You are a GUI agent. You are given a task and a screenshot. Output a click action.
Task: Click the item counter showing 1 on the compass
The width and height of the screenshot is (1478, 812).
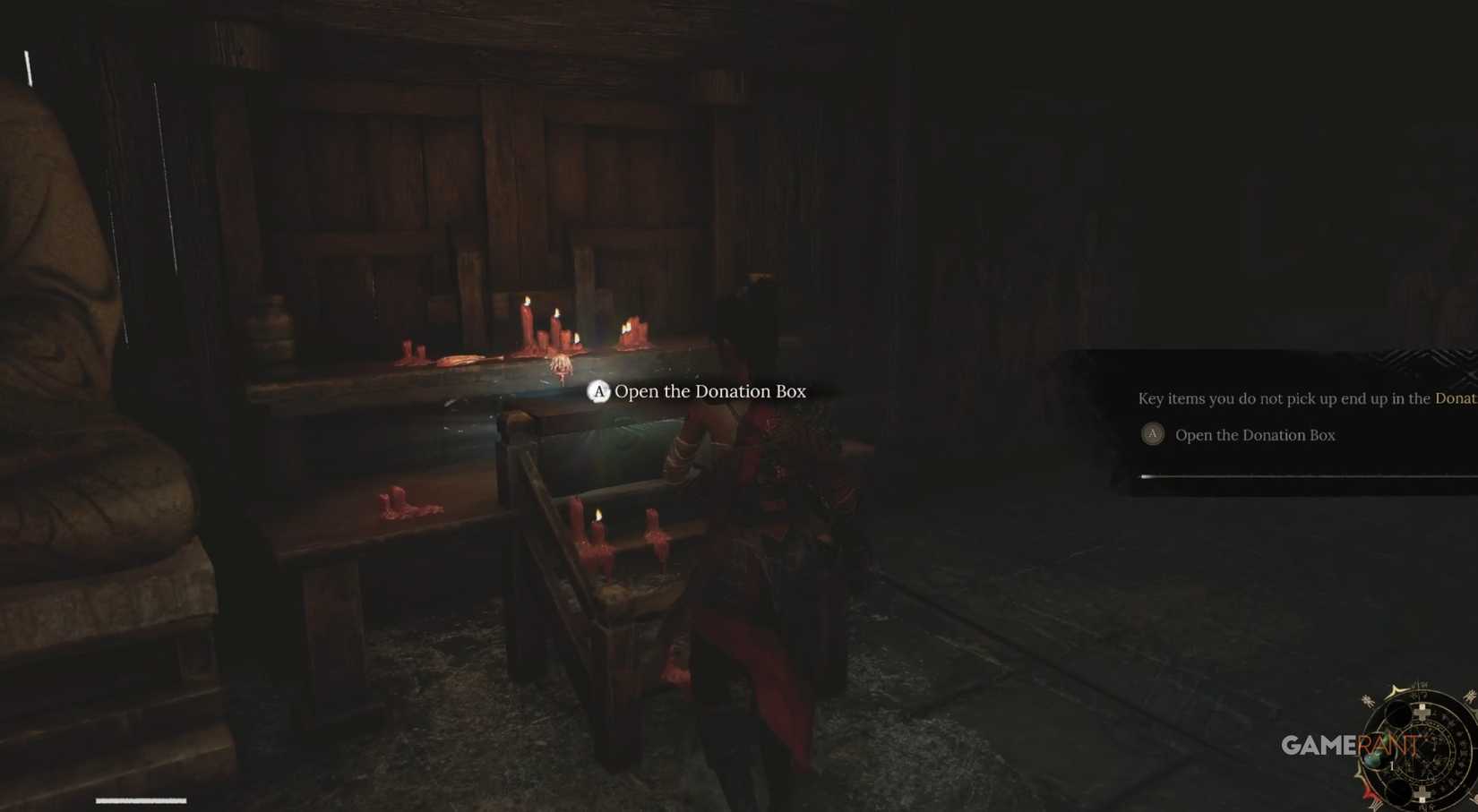[1392, 765]
